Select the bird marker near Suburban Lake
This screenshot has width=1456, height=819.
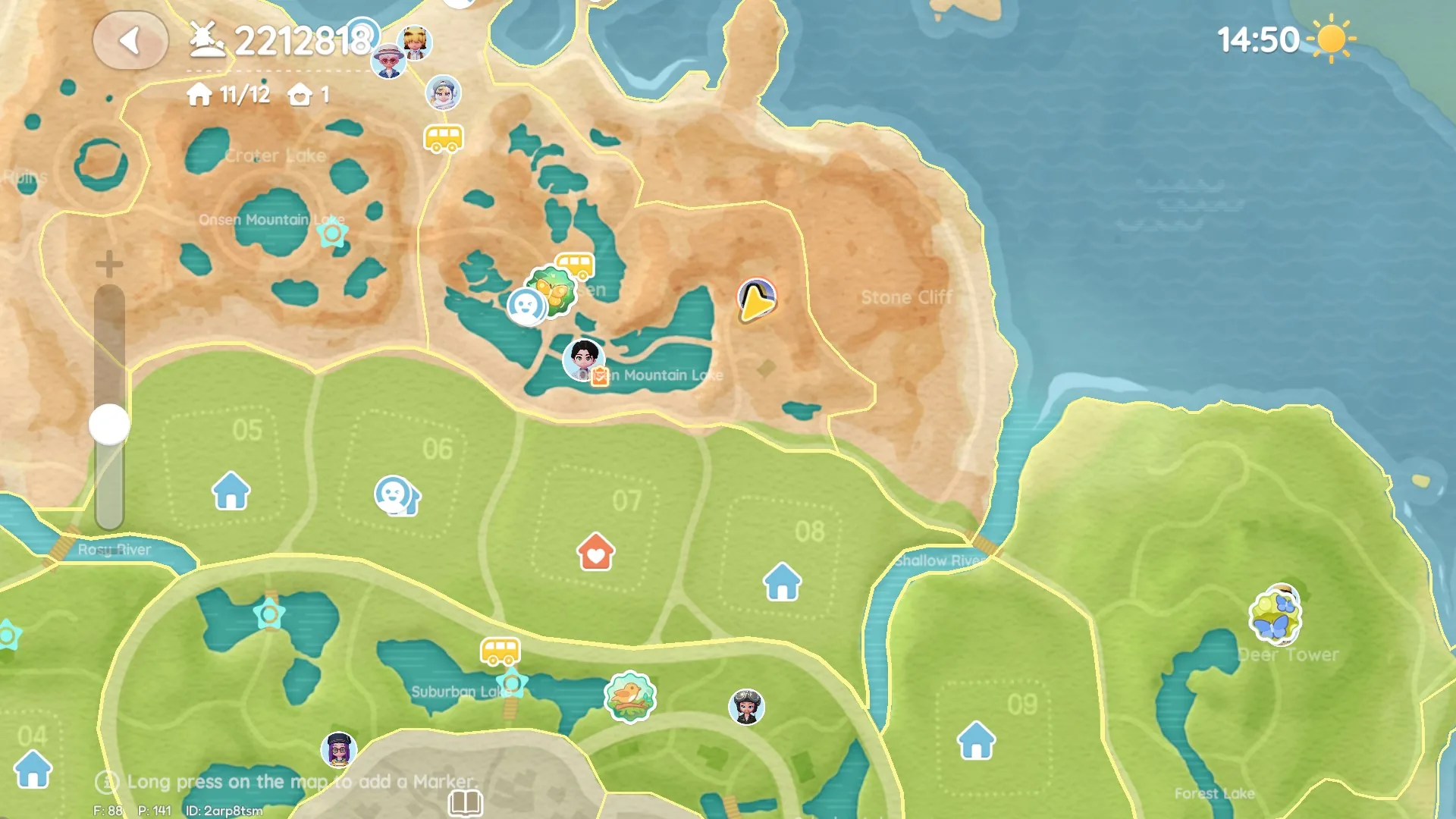pyautogui.click(x=629, y=697)
